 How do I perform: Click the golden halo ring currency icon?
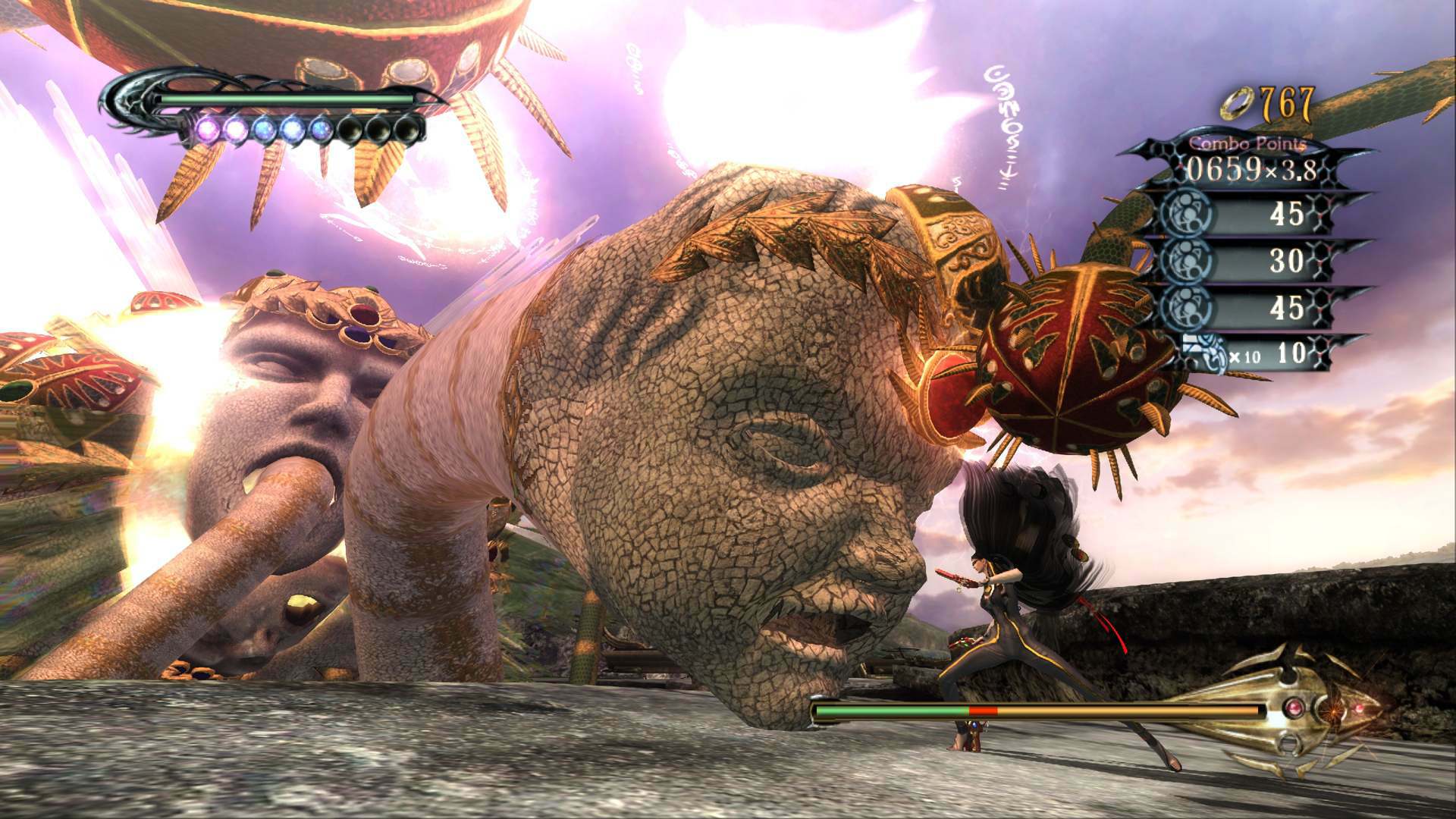pyautogui.click(x=1237, y=103)
